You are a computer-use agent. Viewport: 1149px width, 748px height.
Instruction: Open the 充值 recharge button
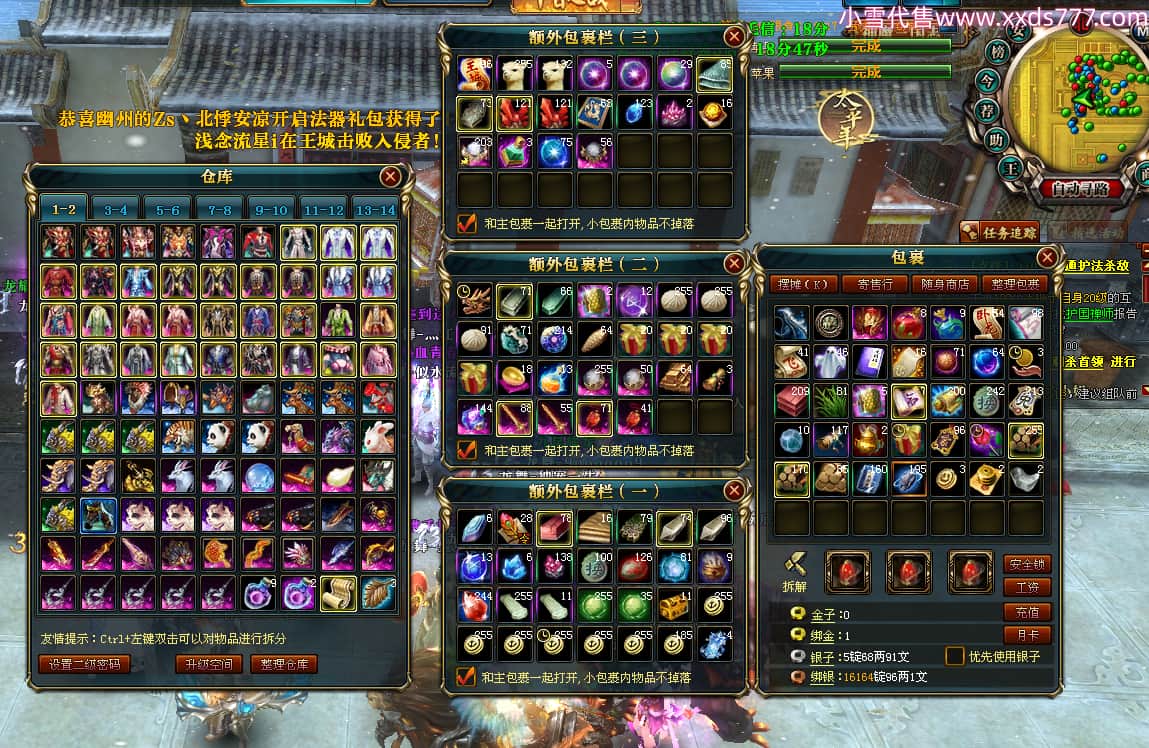tap(1027, 612)
